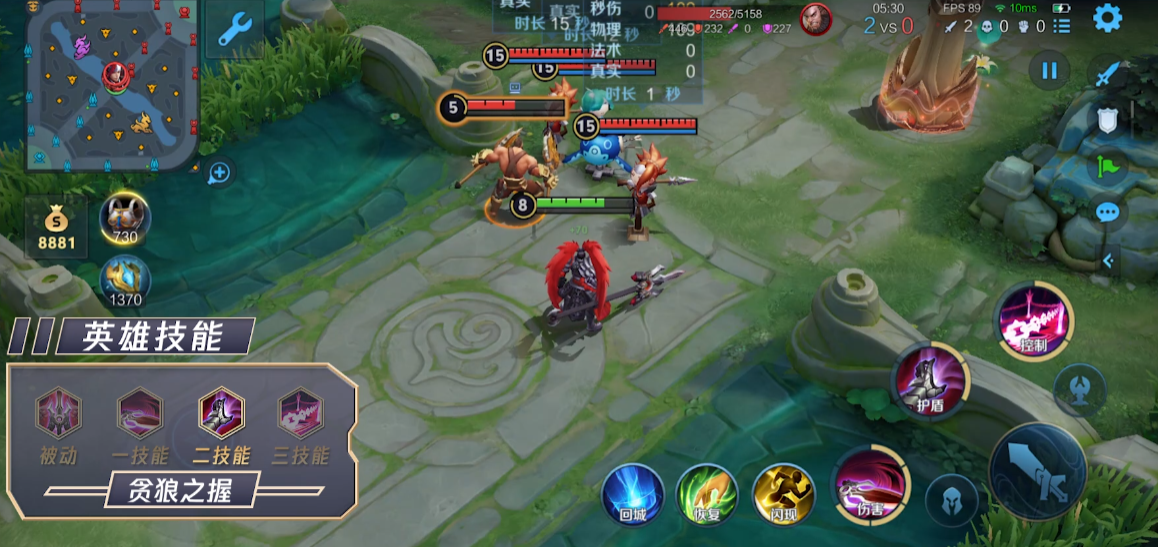Click the blue wrench tool button

(x=234, y=30)
